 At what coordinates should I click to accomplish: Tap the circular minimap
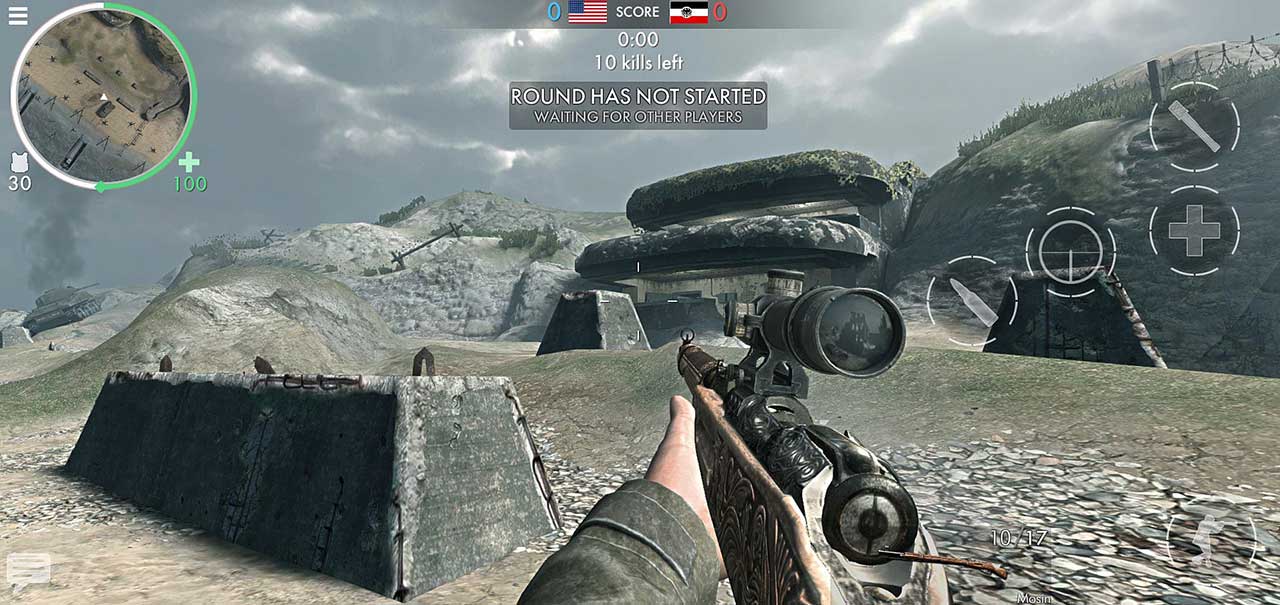tap(101, 96)
